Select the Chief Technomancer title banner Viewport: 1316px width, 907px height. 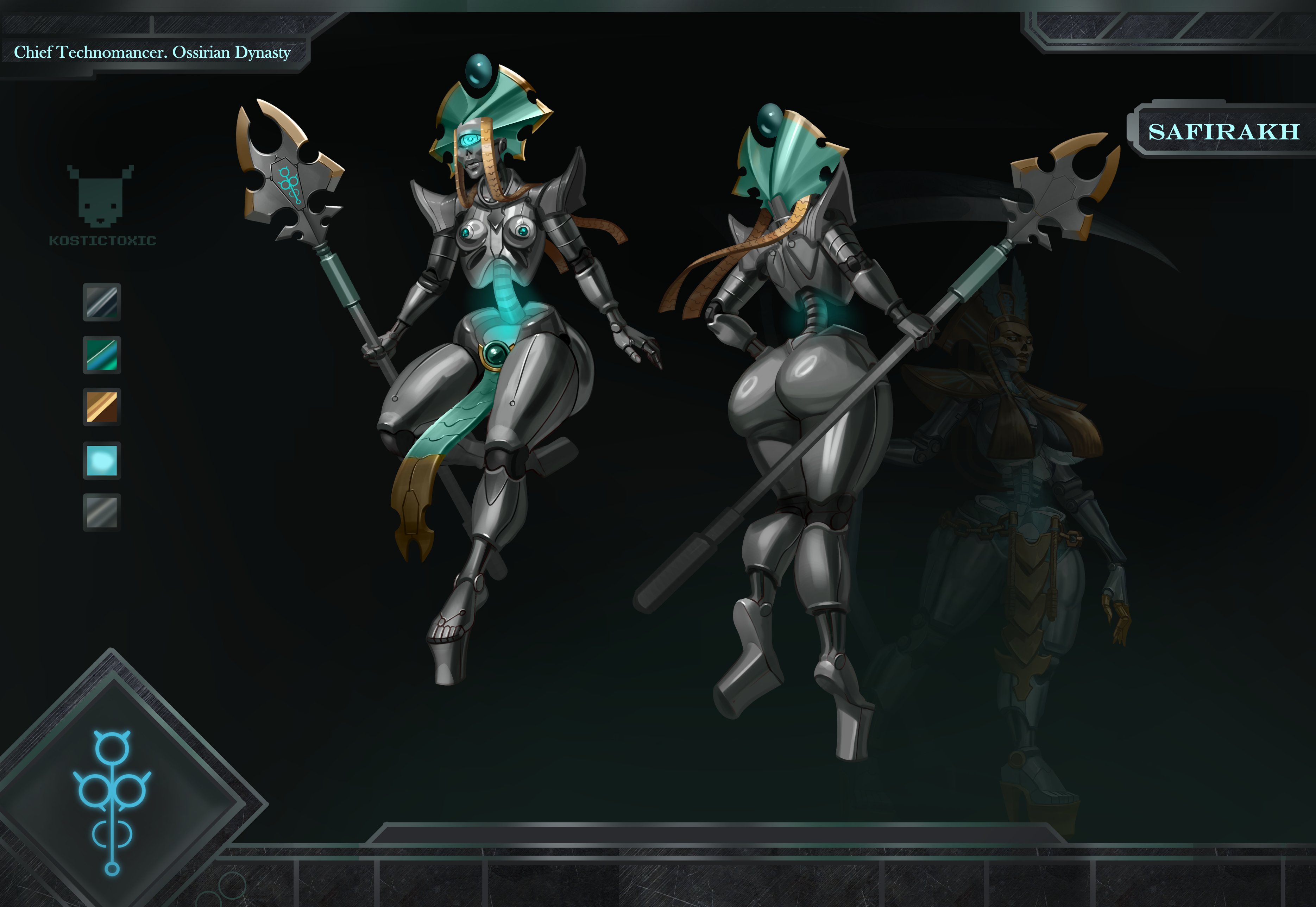(x=152, y=53)
